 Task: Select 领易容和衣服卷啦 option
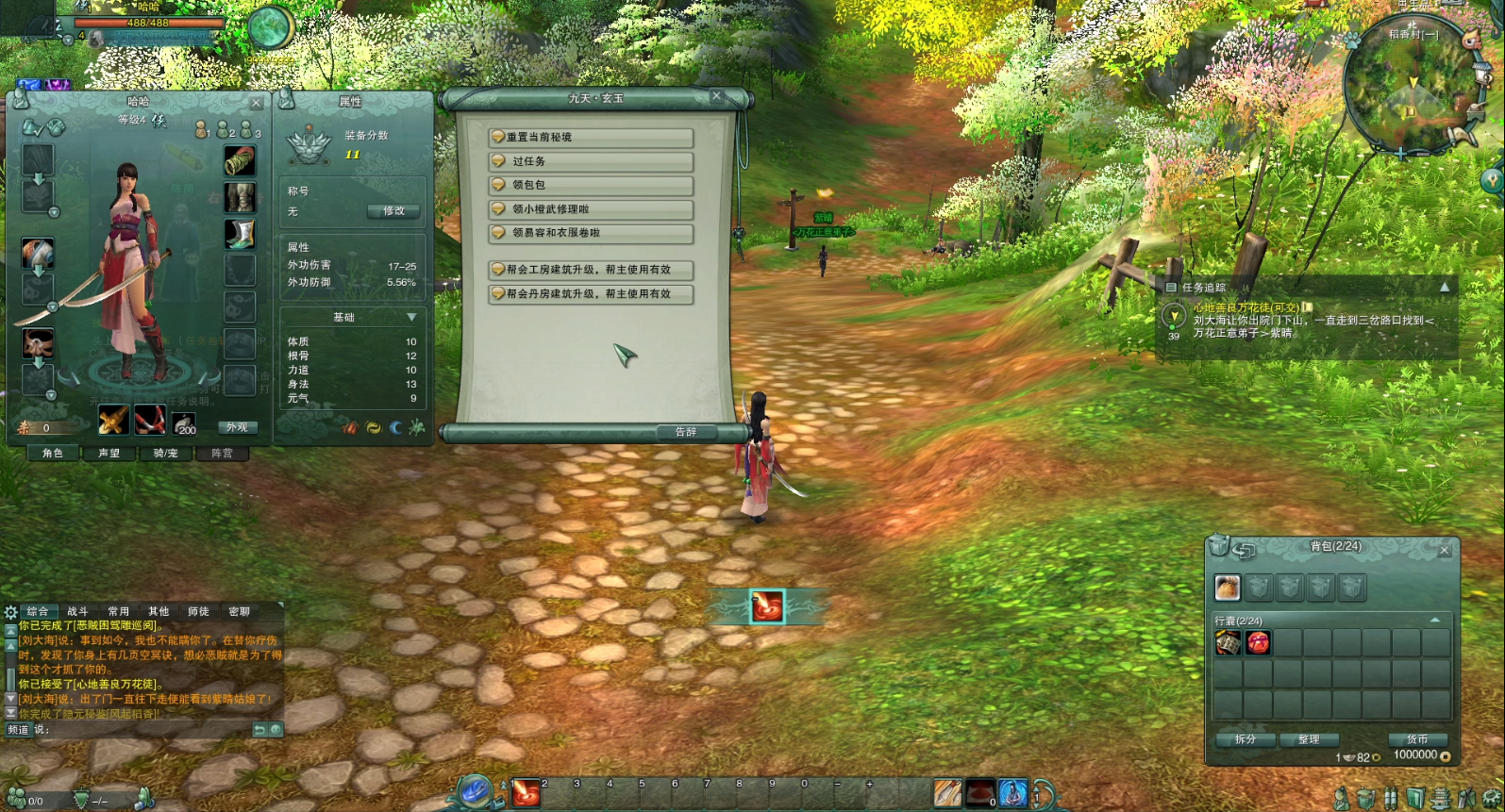tap(591, 233)
